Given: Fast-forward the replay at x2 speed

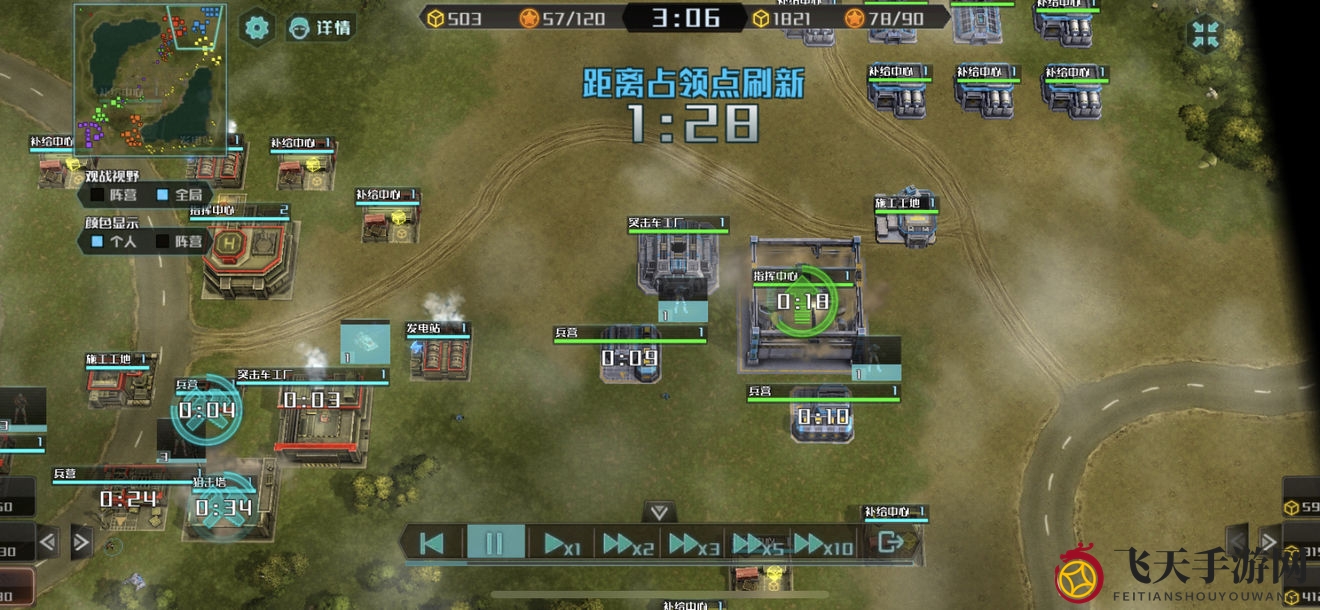Looking at the screenshot, I should 627,544.
